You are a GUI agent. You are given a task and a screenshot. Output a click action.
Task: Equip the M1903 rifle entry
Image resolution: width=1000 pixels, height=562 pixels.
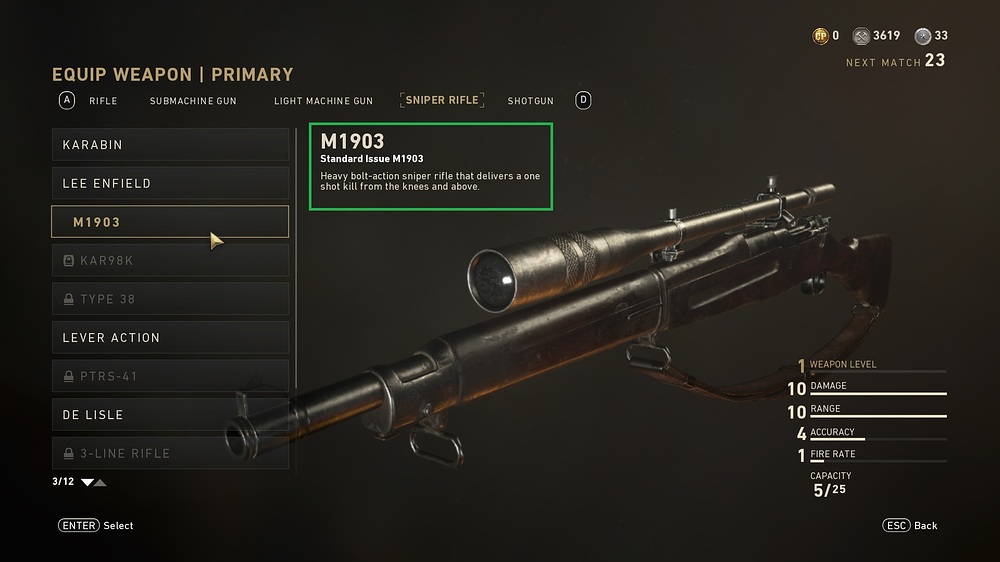click(x=170, y=222)
